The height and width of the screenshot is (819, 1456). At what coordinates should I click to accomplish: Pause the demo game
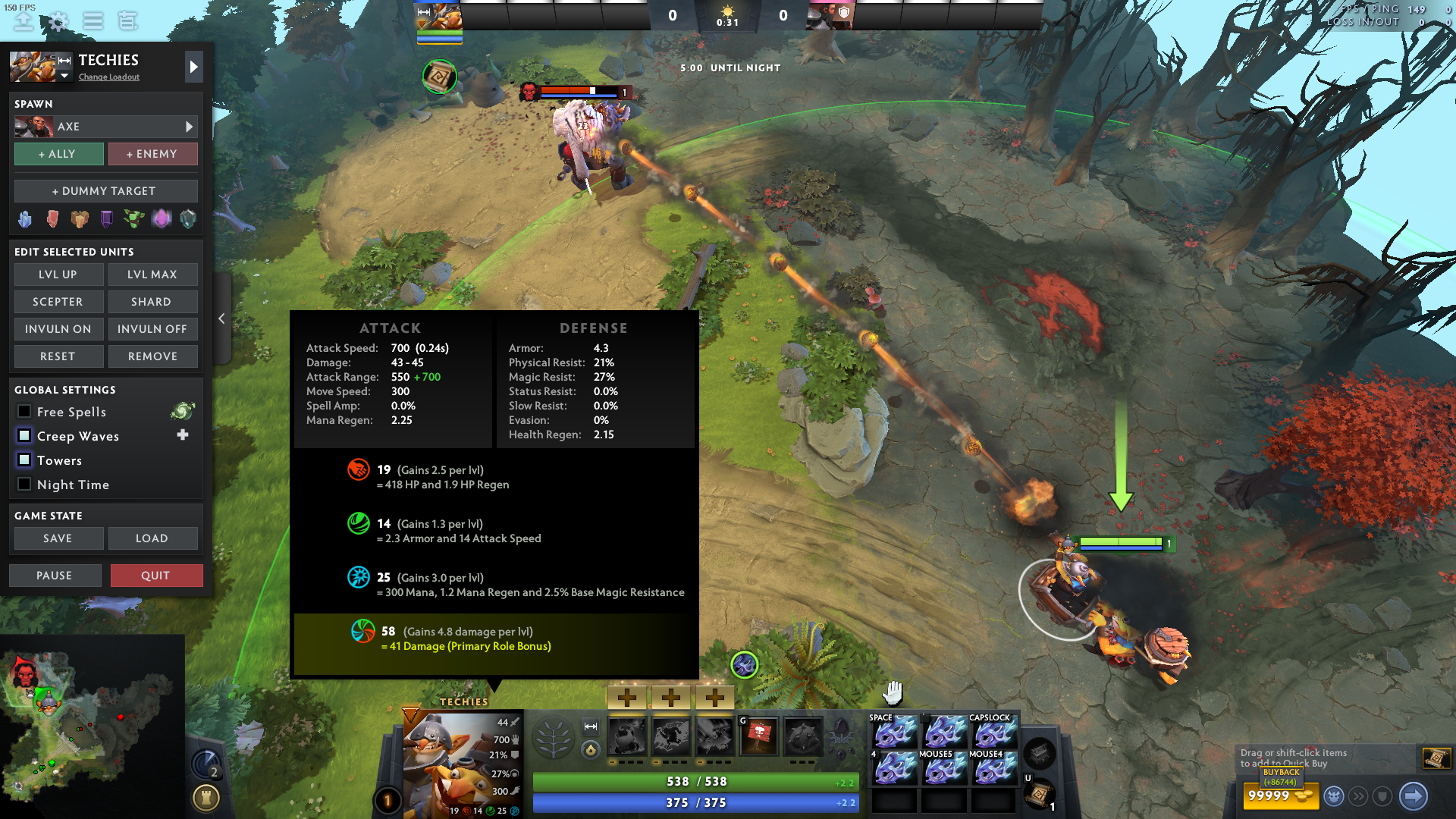point(55,576)
